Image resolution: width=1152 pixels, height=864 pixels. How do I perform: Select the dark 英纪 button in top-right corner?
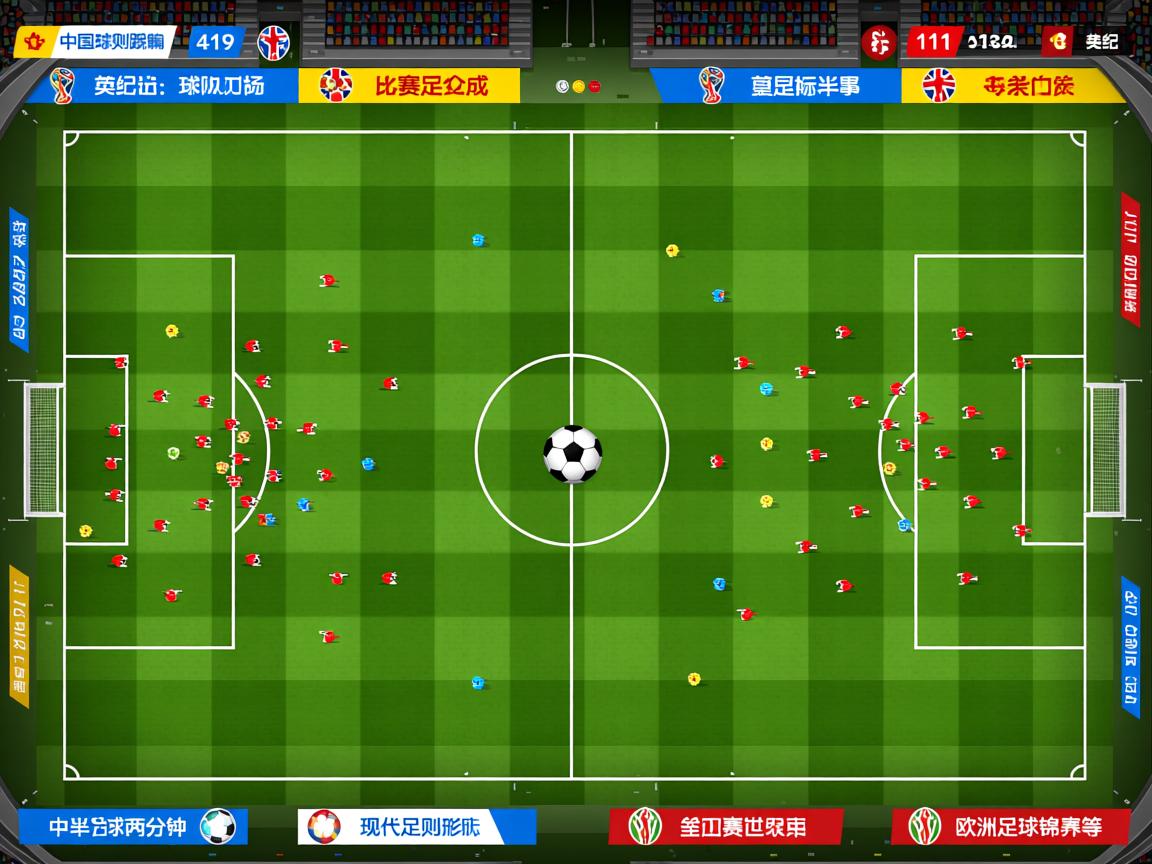[x=1086, y=42]
